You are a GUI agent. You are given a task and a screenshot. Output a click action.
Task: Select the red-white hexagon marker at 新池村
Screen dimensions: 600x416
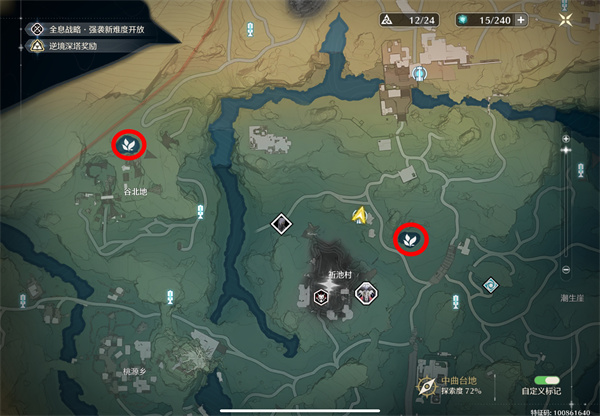[365, 294]
